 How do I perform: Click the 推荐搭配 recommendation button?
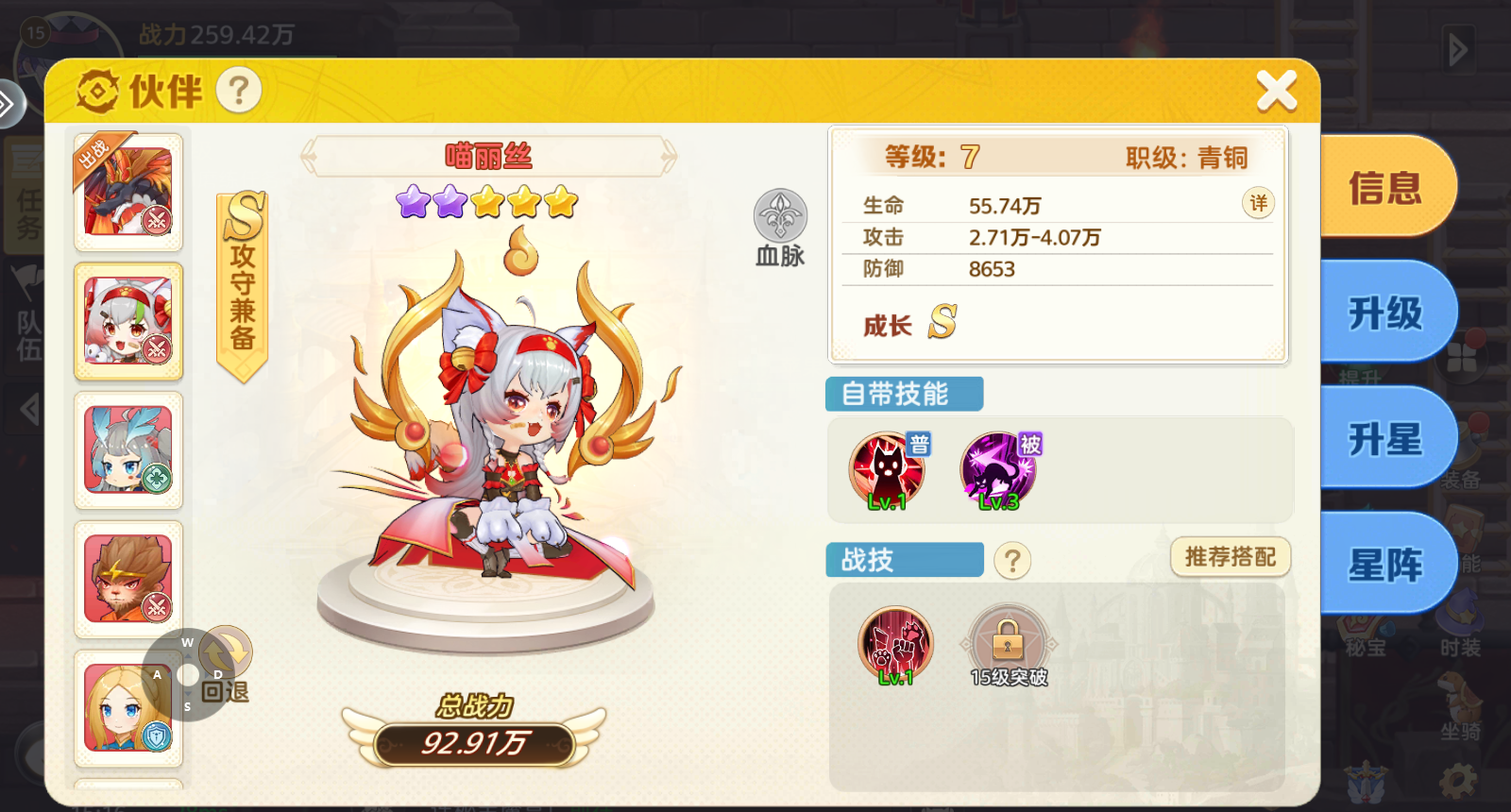coord(1228,558)
